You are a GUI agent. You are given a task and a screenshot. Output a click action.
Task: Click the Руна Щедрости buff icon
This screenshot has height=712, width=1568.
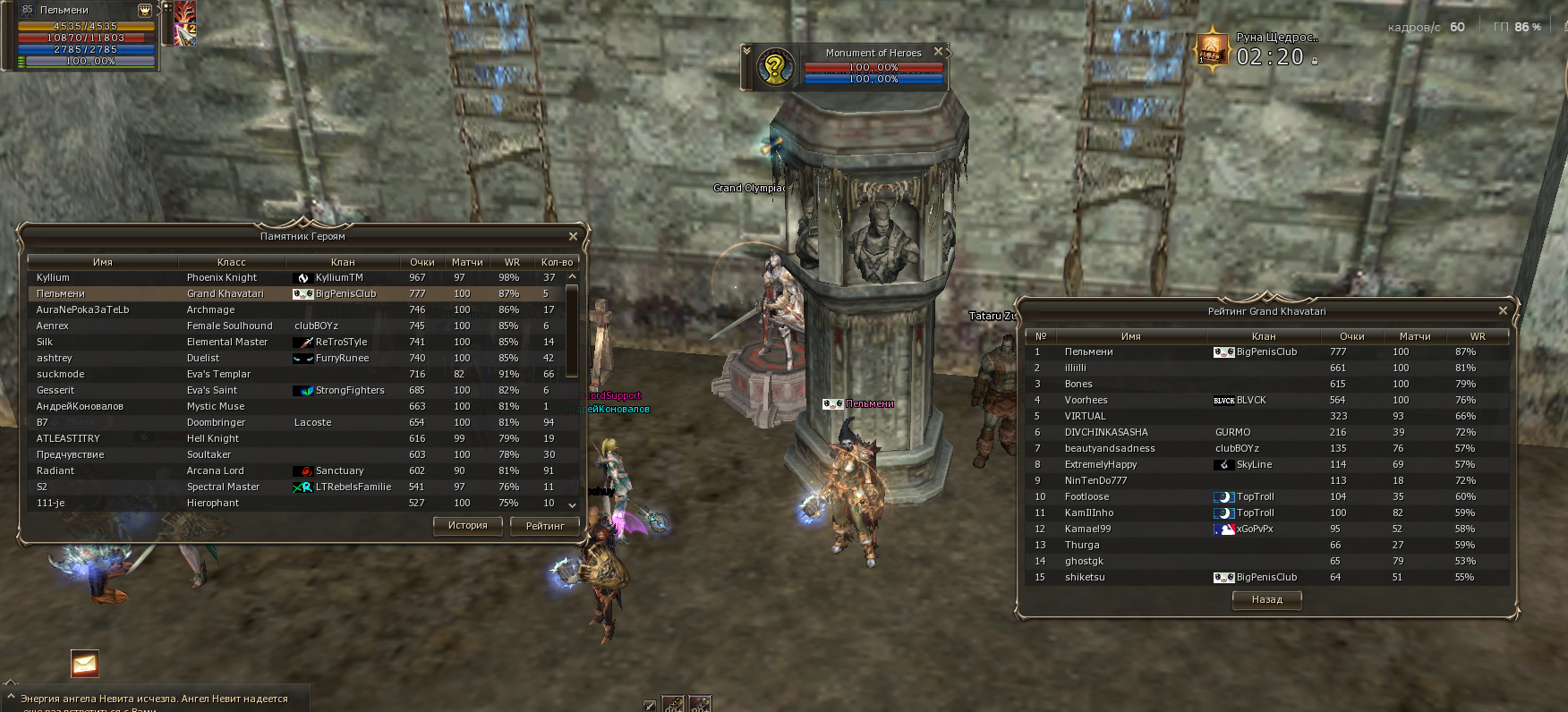tap(1212, 48)
